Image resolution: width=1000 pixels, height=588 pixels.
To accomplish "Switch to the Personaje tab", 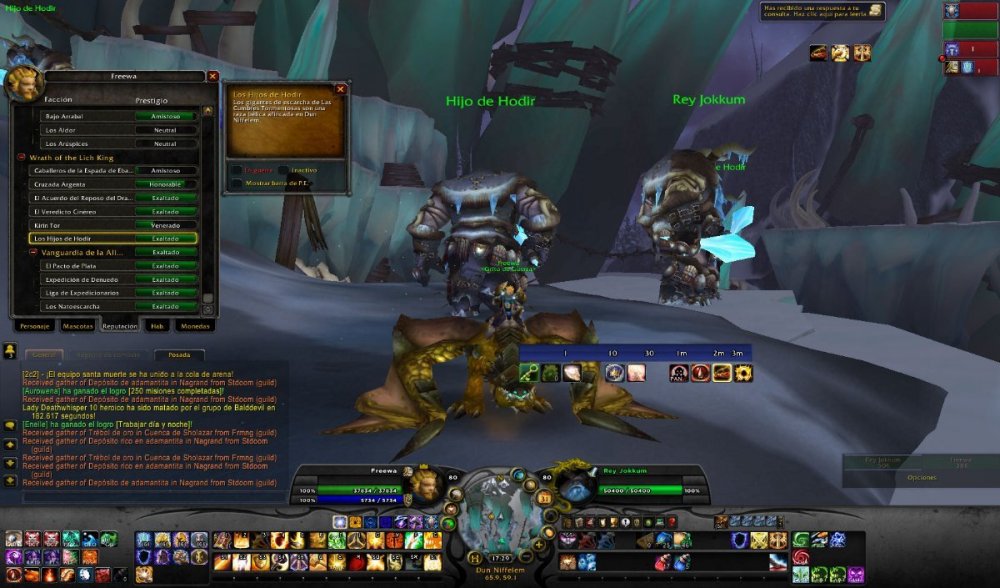I will point(34,326).
